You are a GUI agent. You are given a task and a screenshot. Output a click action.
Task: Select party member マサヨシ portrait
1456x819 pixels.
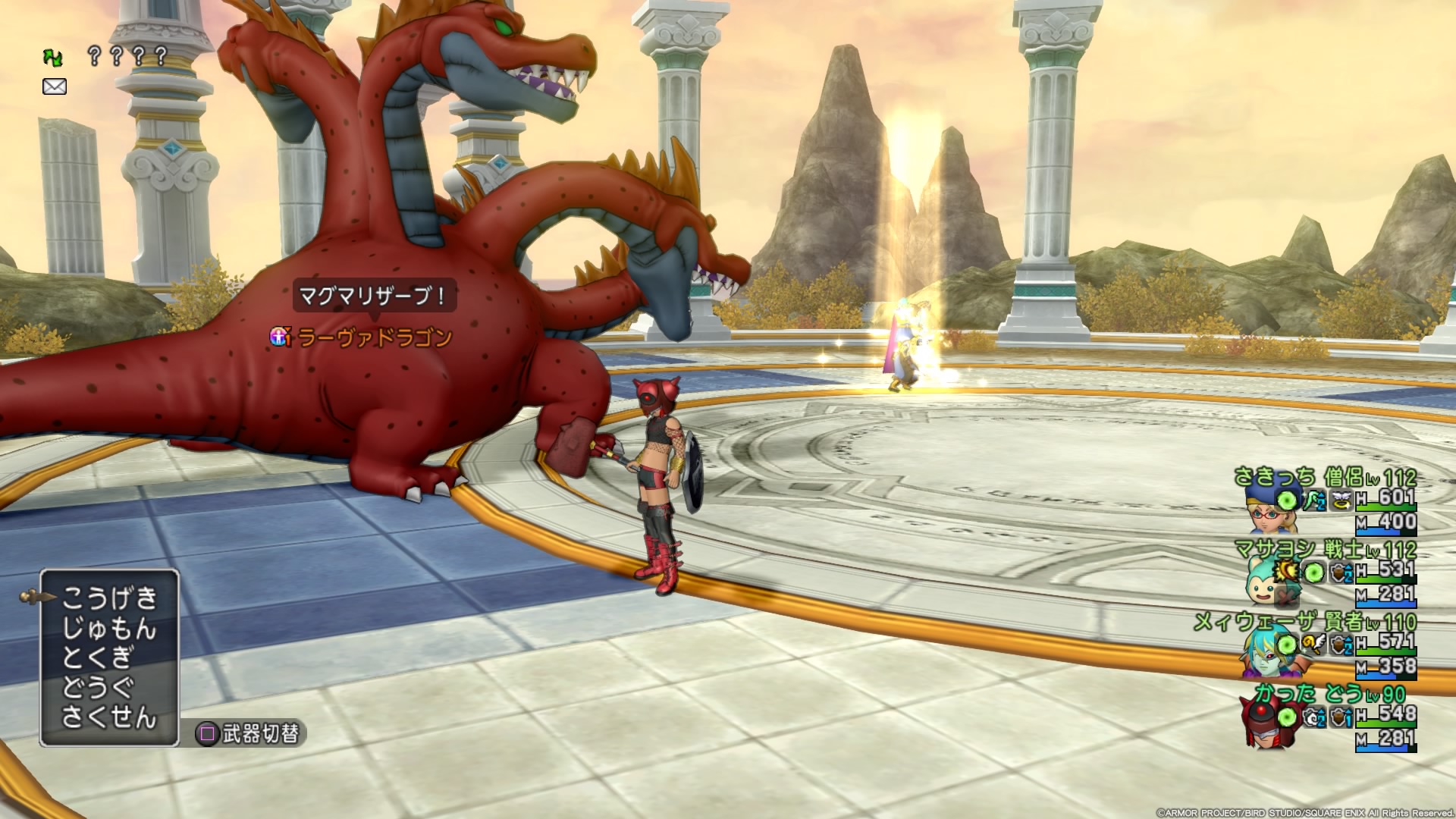pos(1268,581)
